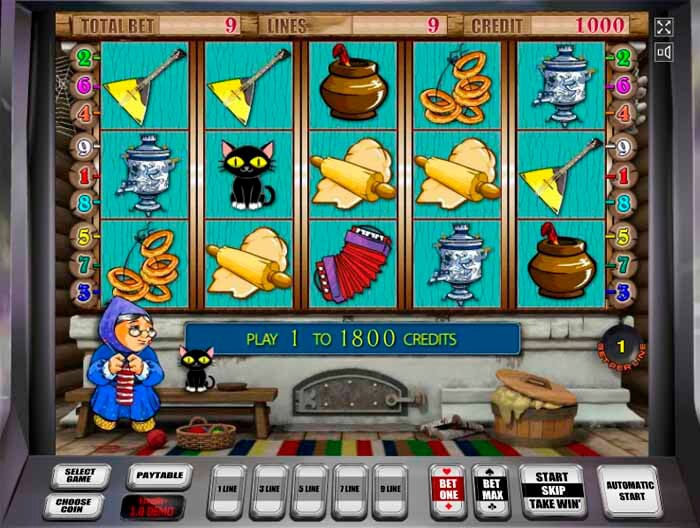Viewport: 700px width, 528px height.
Task: Play all lines with 9 Line
Action: tap(392, 490)
